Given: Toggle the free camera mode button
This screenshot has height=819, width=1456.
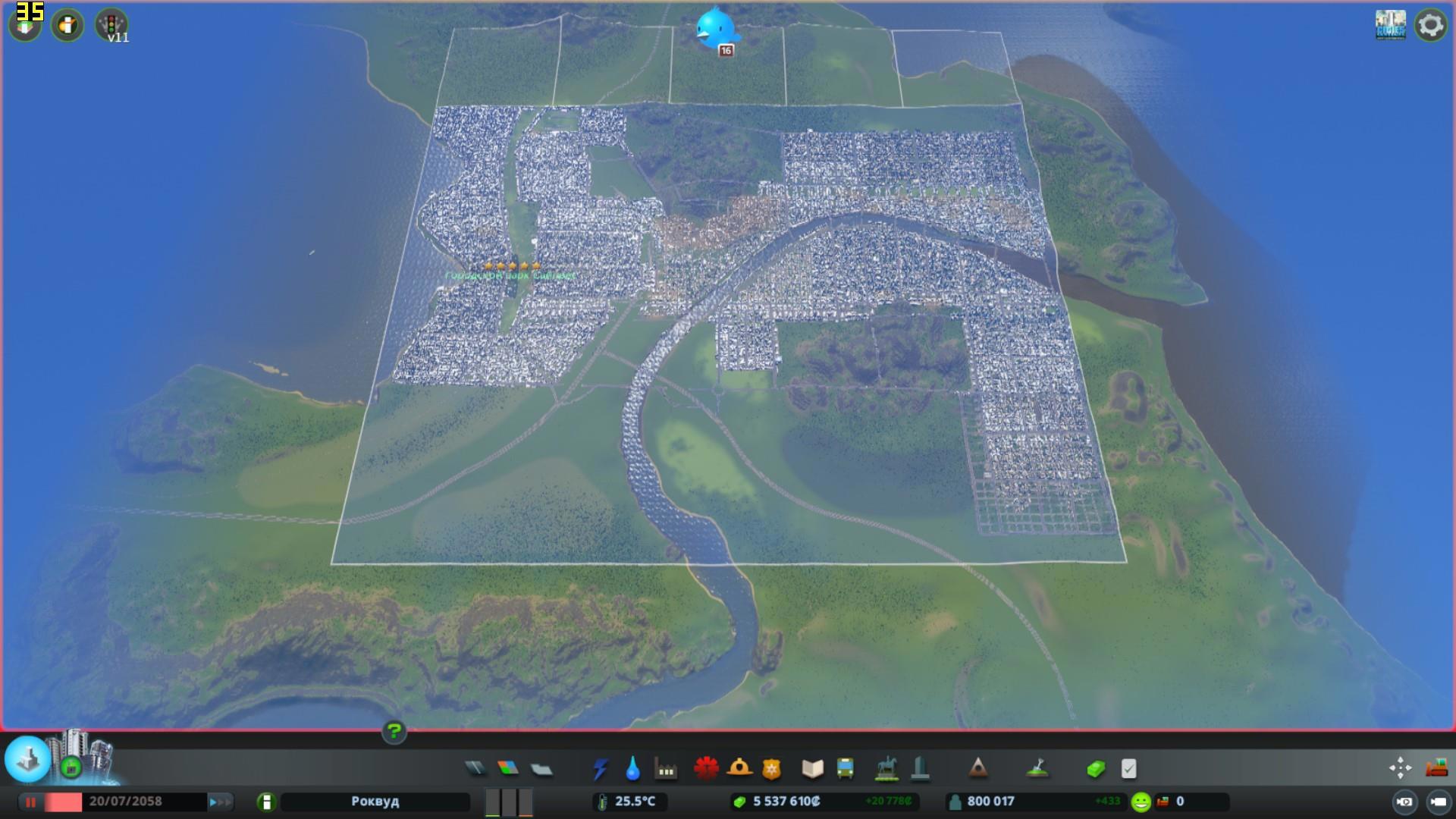Looking at the screenshot, I should pyautogui.click(x=1438, y=802).
